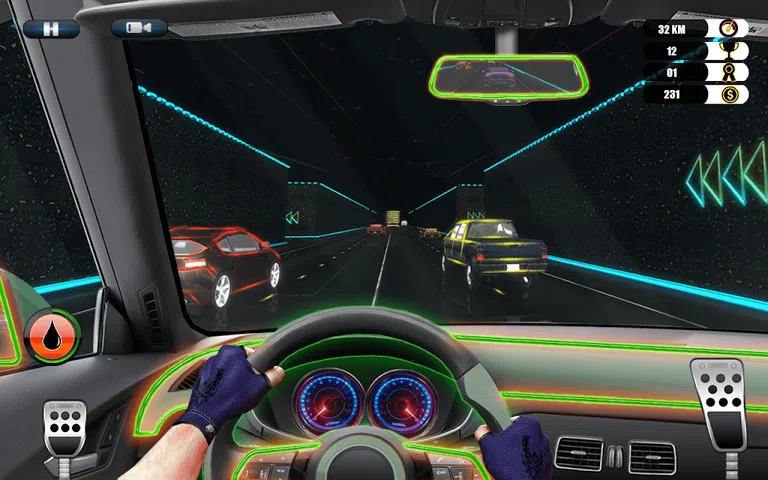Switch camera view with the camera button
The image size is (768, 480).
click(139, 28)
